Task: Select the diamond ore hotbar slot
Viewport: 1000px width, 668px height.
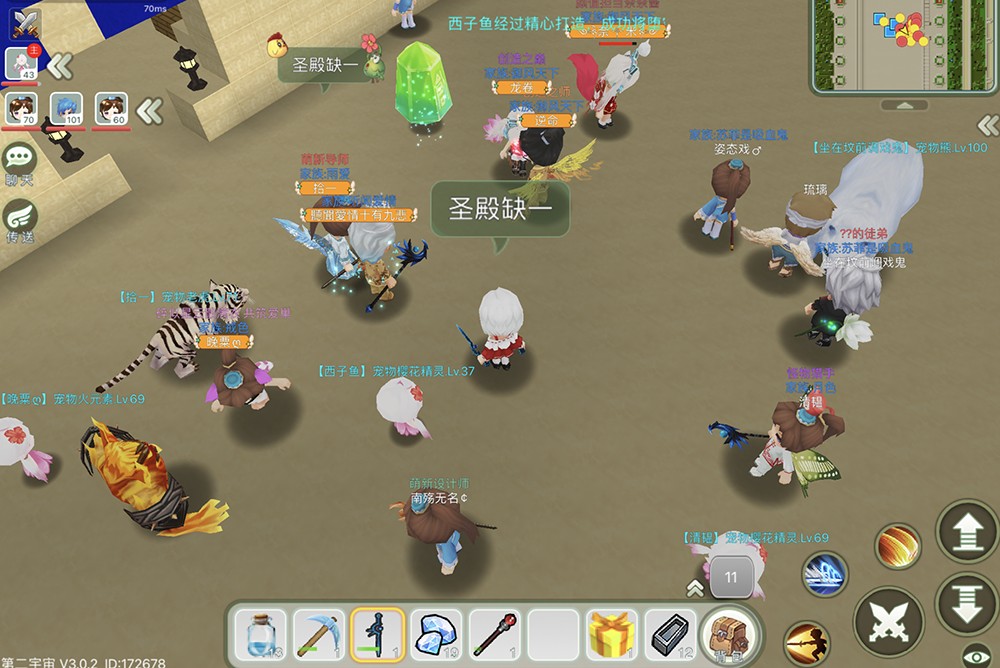Action: coord(437,634)
